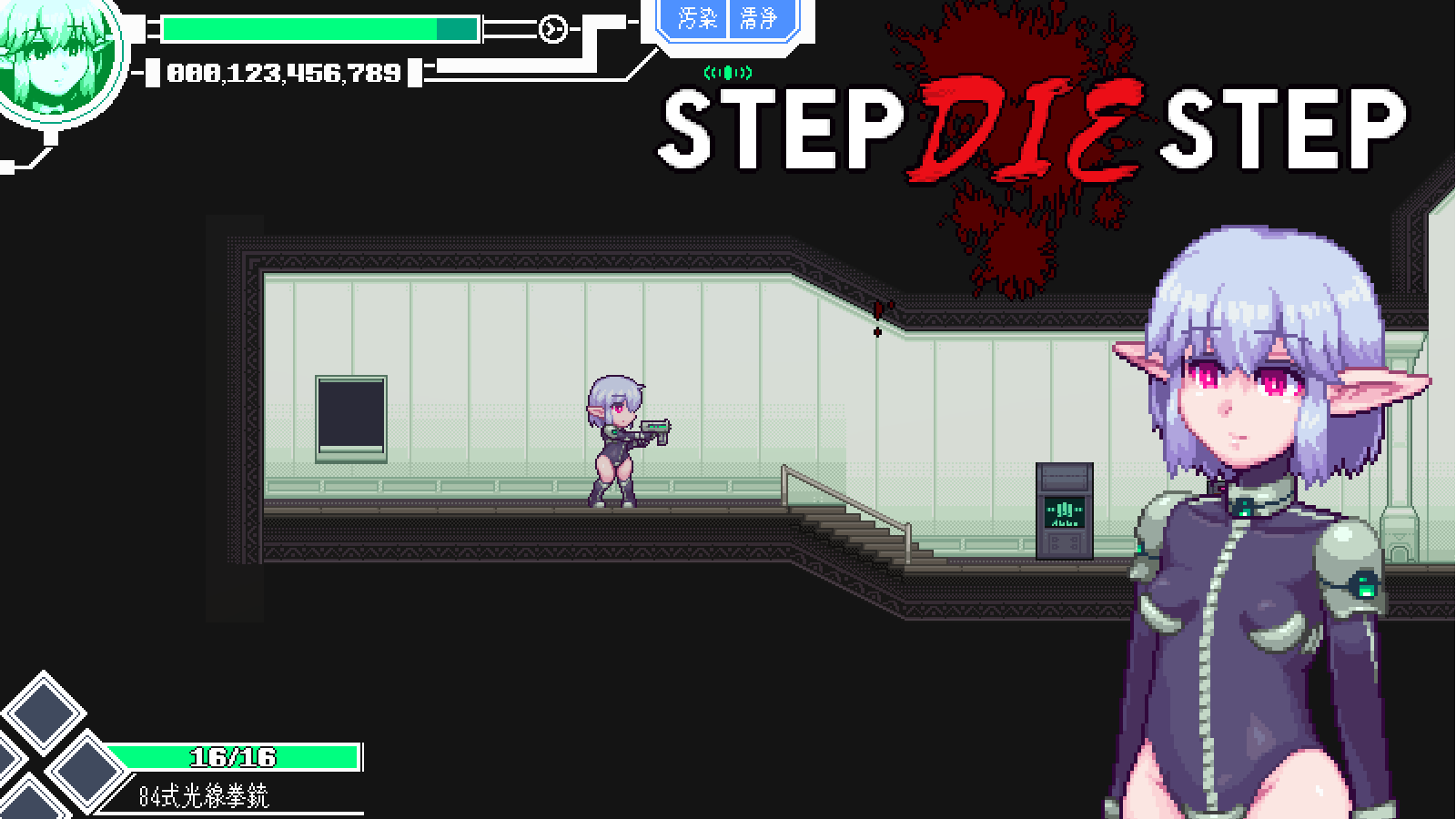1456x819 pixels.
Task: Click the round arrow node beside health bar
Action: pos(551,30)
